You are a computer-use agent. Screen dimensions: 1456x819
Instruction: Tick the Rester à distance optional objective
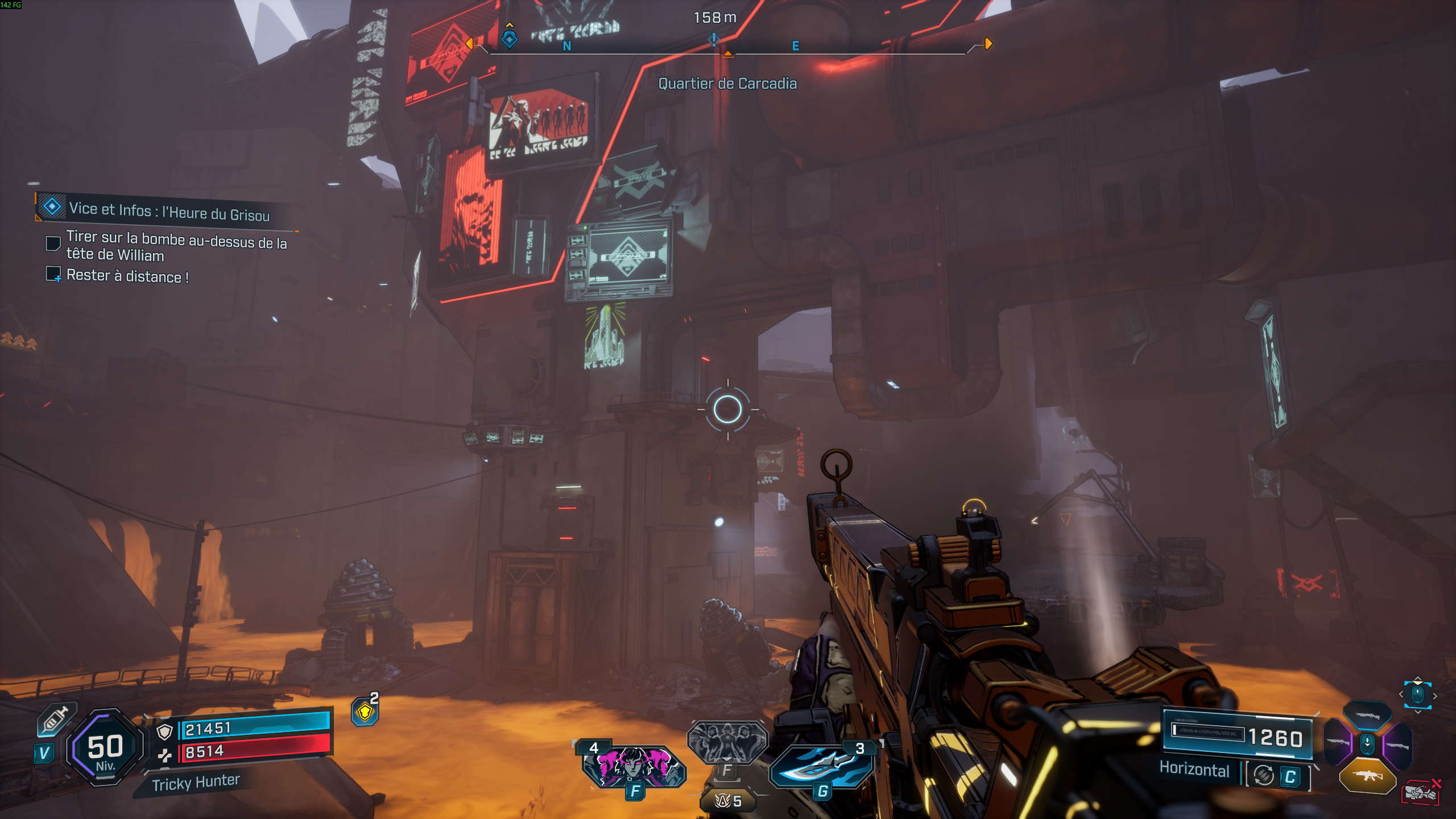(53, 274)
